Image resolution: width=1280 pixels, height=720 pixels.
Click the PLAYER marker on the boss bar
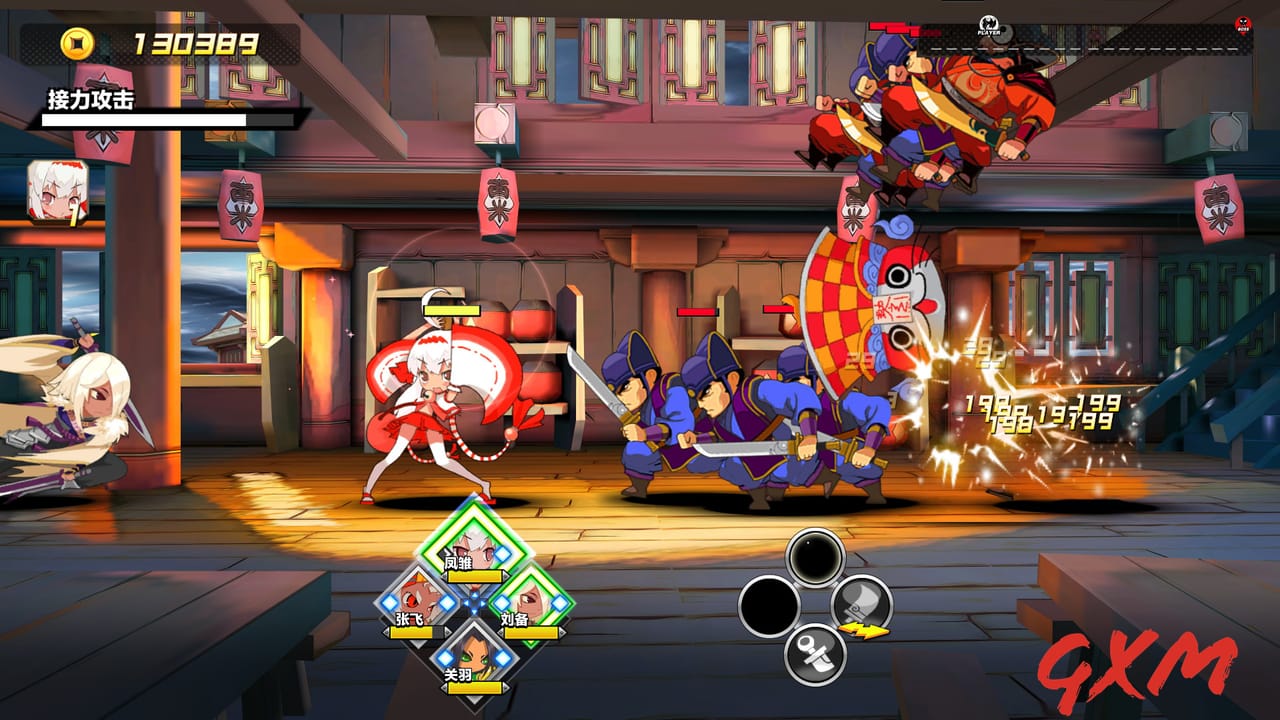tap(988, 26)
